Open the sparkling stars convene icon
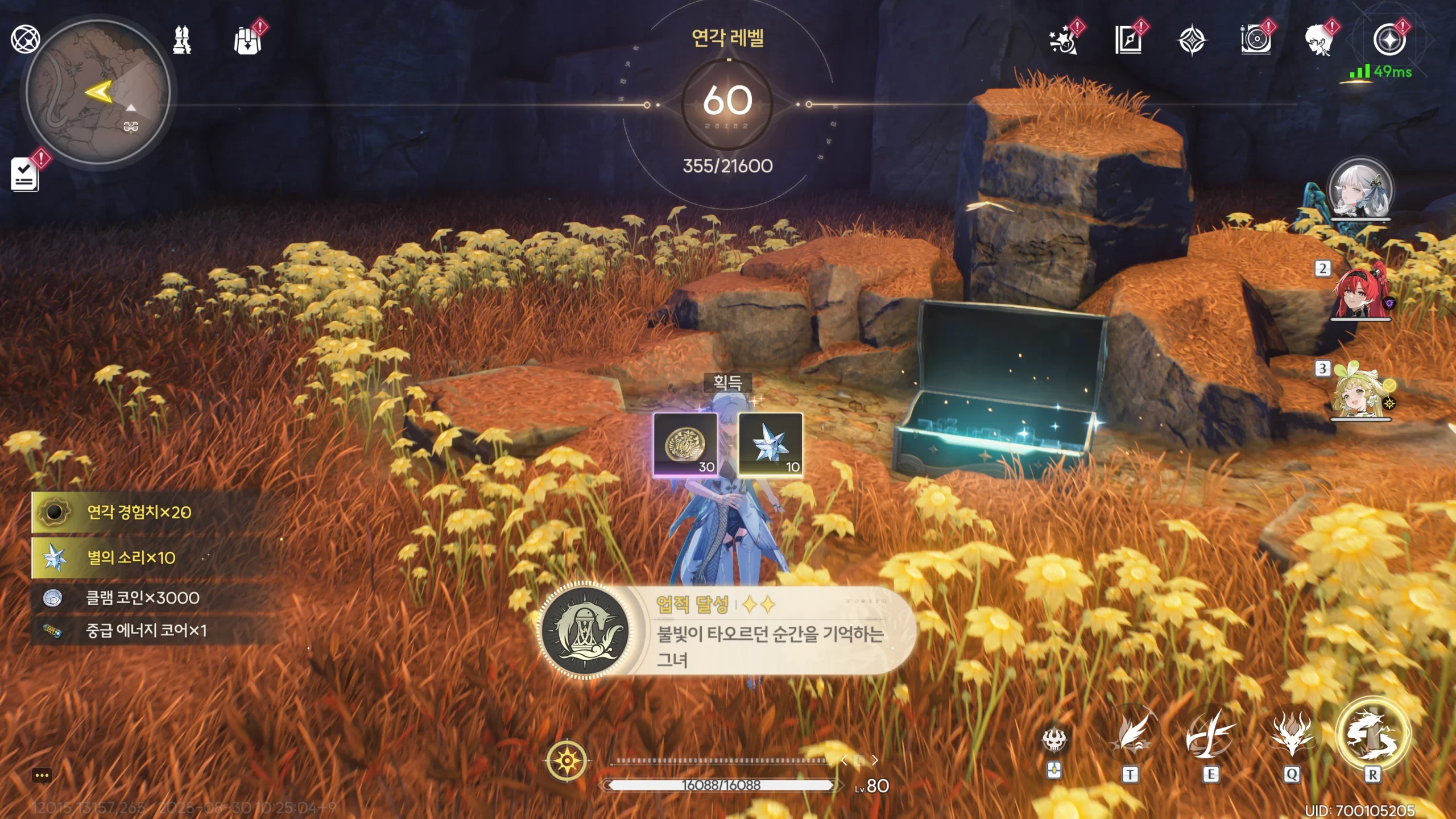 coord(1063,40)
